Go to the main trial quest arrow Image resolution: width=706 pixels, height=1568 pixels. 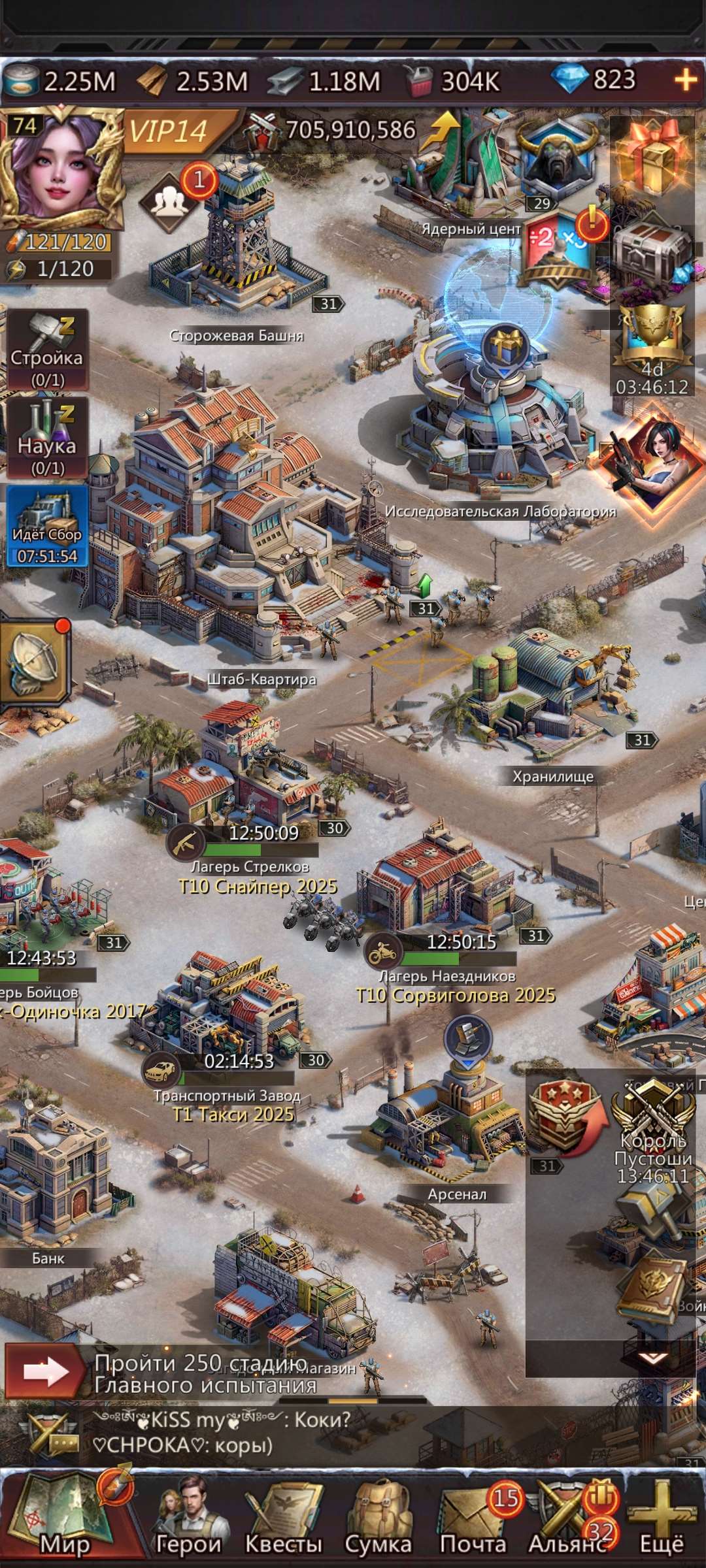click(44, 1371)
